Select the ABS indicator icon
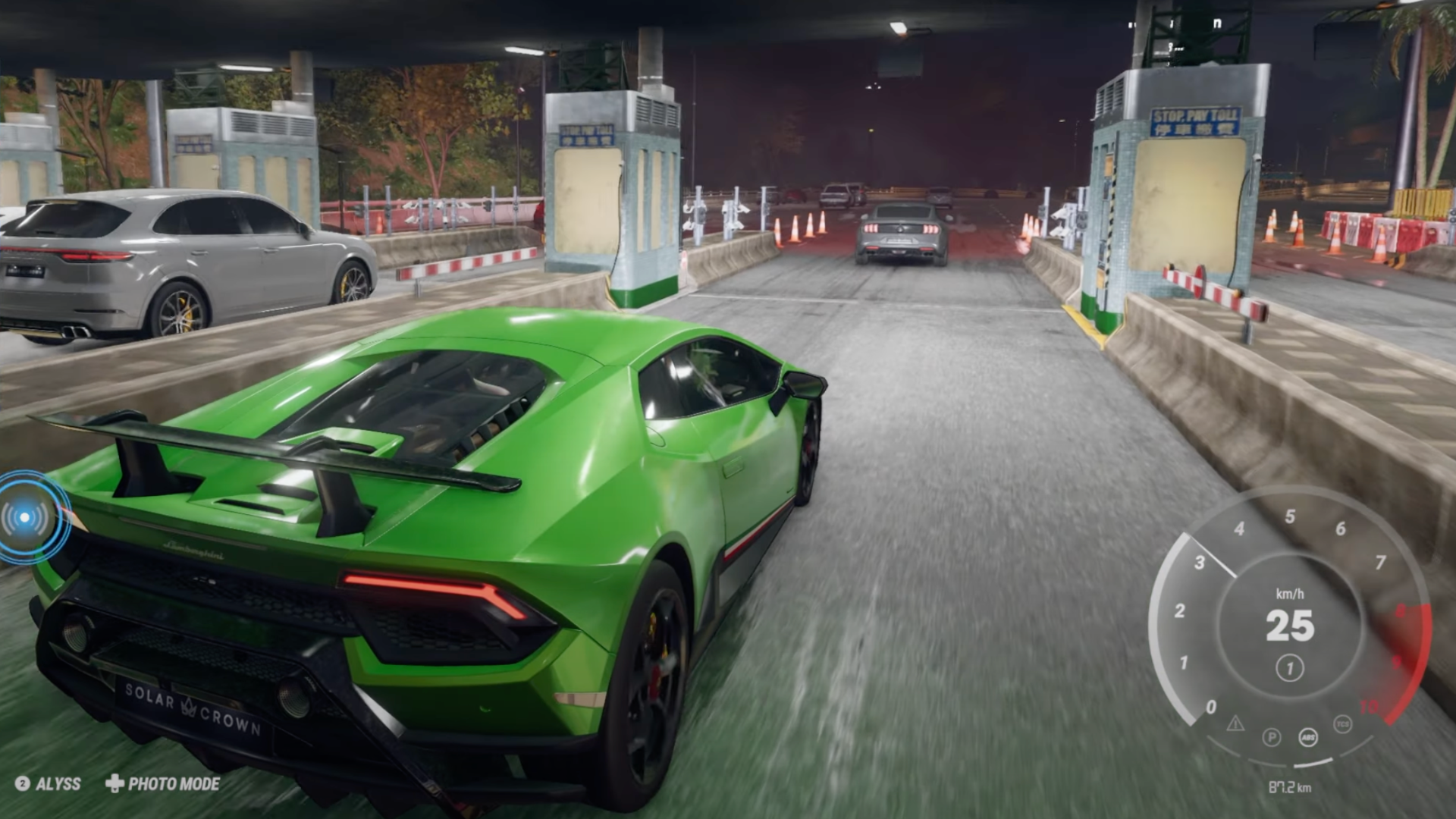1456x819 pixels. (x=1308, y=737)
